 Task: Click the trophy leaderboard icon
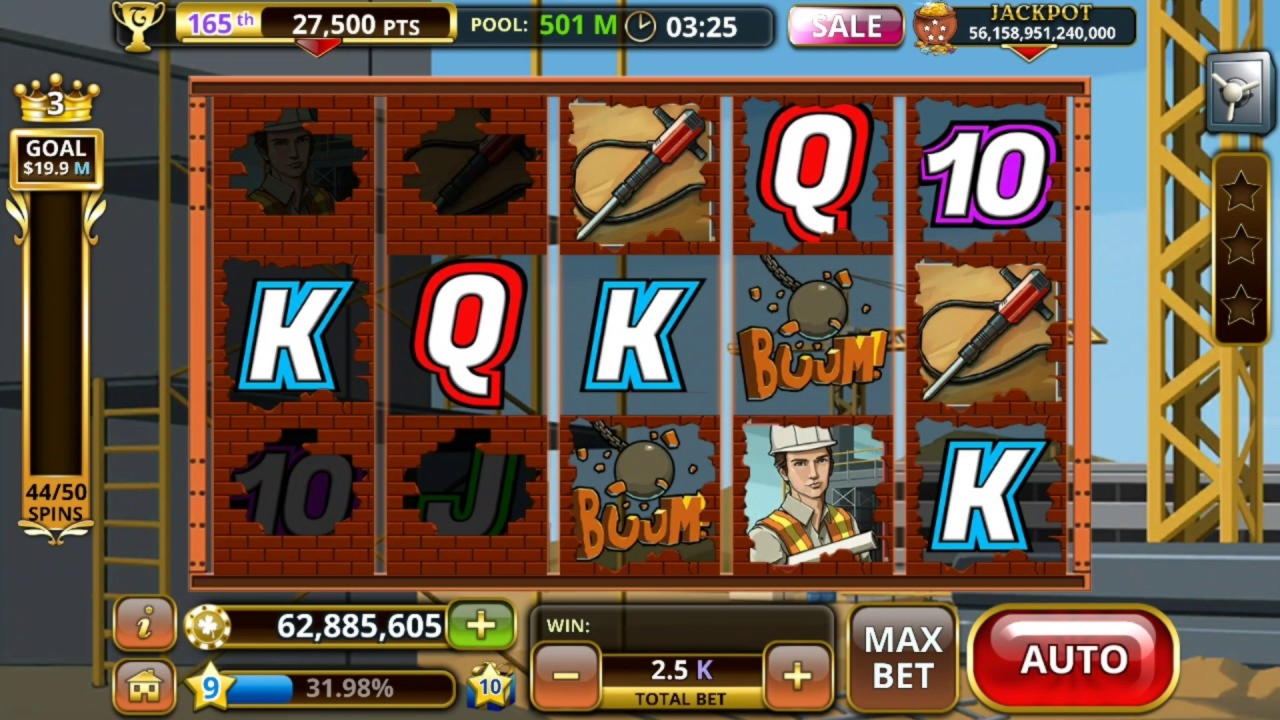137,25
